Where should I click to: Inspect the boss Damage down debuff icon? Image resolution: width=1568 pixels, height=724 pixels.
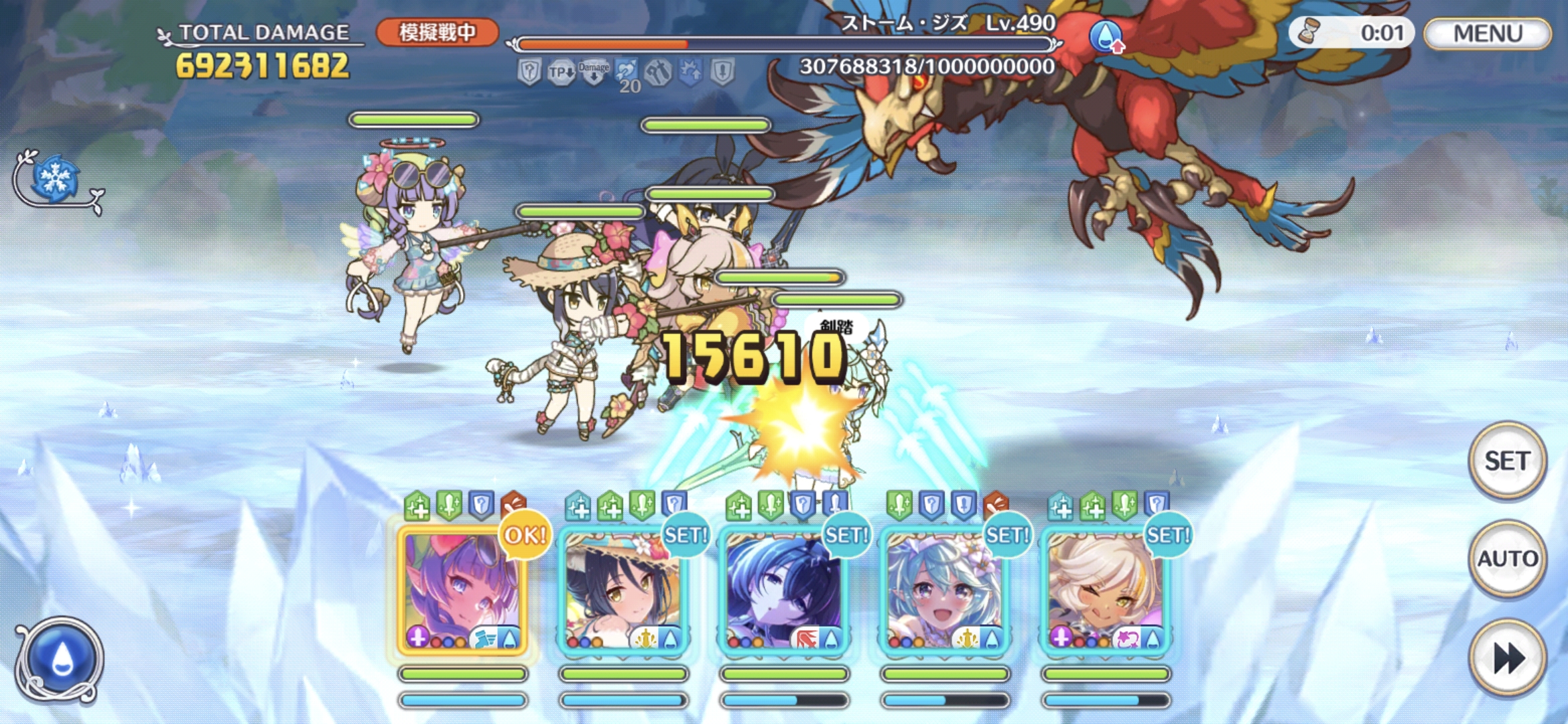(x=594, y=72)
